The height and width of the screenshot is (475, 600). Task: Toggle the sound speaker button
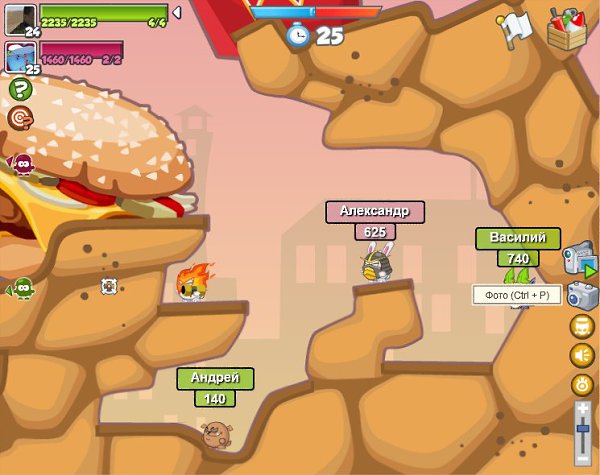(582, 355)
